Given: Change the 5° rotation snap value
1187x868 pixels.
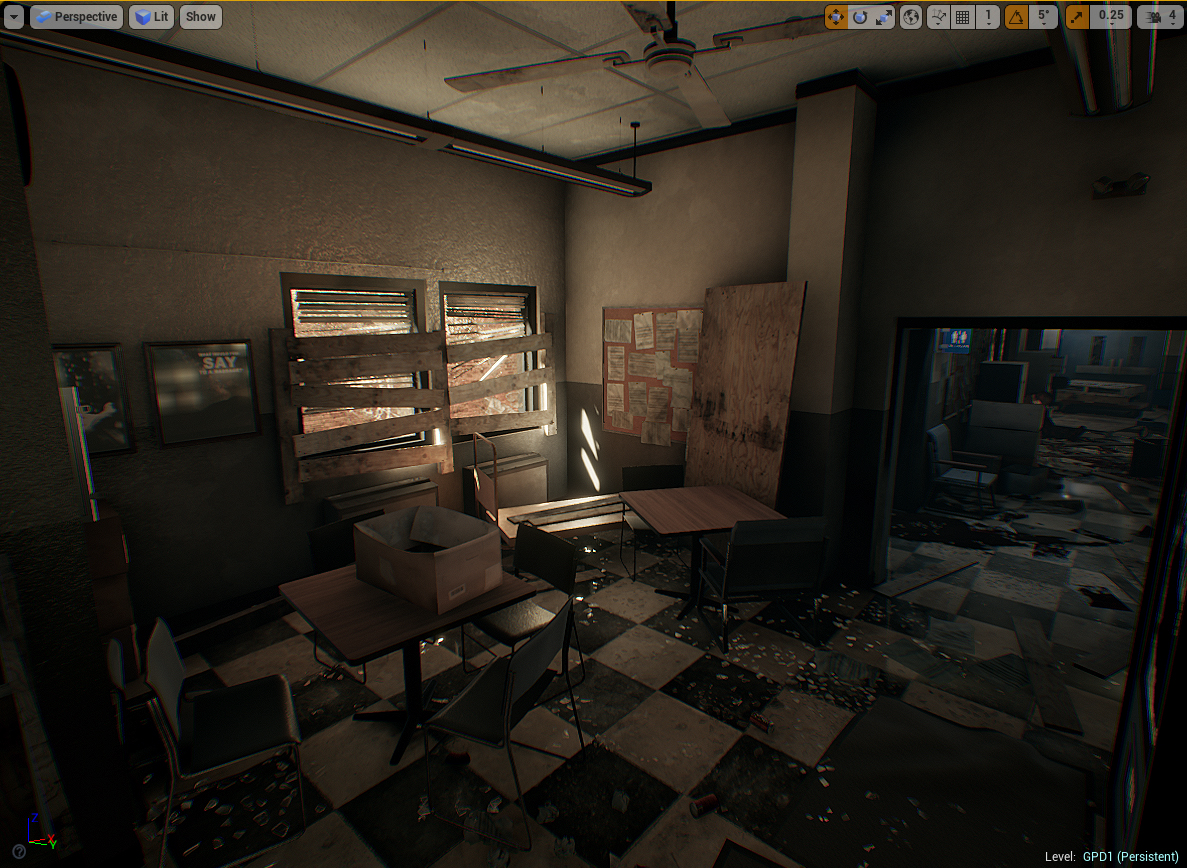Looking at the screenshot, I should pyautogui.click(x=1044, y=17).
